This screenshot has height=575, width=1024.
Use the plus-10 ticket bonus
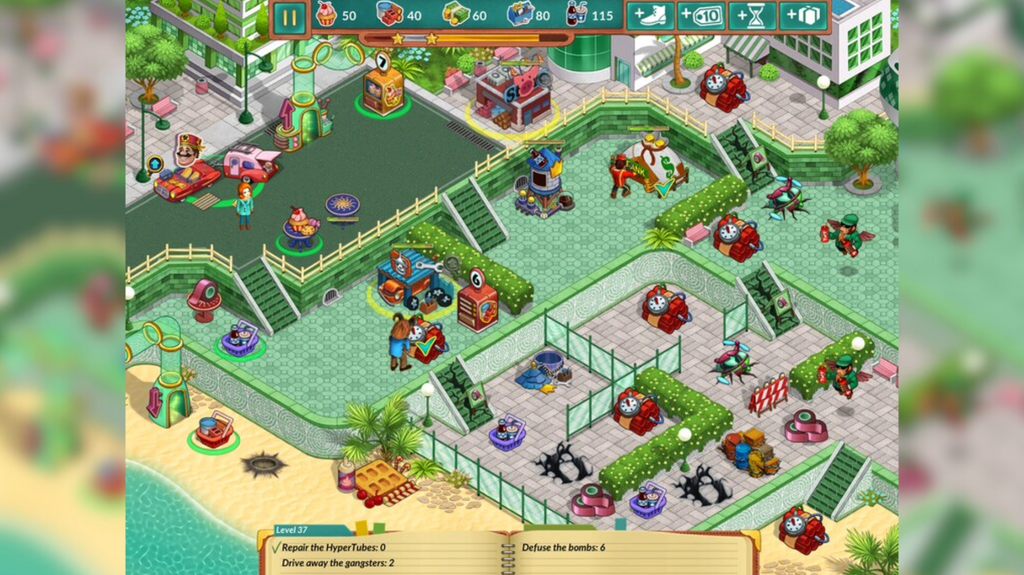[x=701, y=16]
